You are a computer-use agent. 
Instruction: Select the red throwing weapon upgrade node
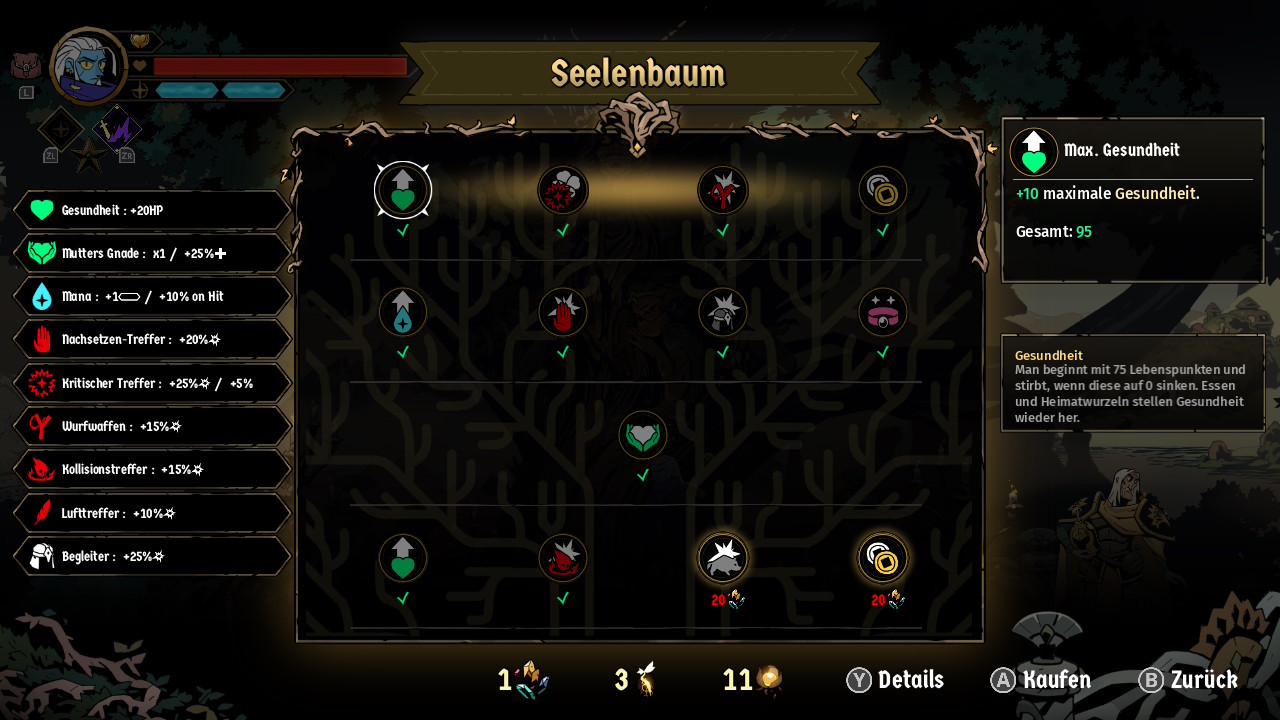[x=723, y=190]
